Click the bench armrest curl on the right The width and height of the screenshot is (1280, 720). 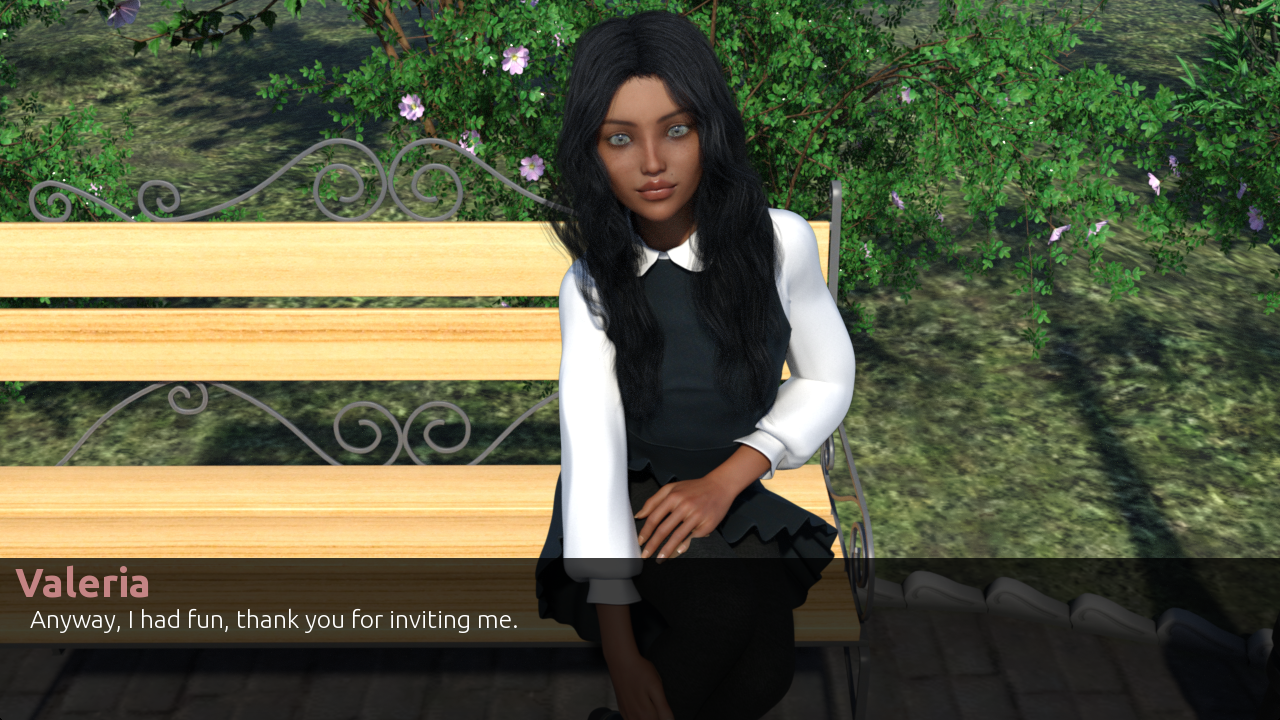coord(856,547)
